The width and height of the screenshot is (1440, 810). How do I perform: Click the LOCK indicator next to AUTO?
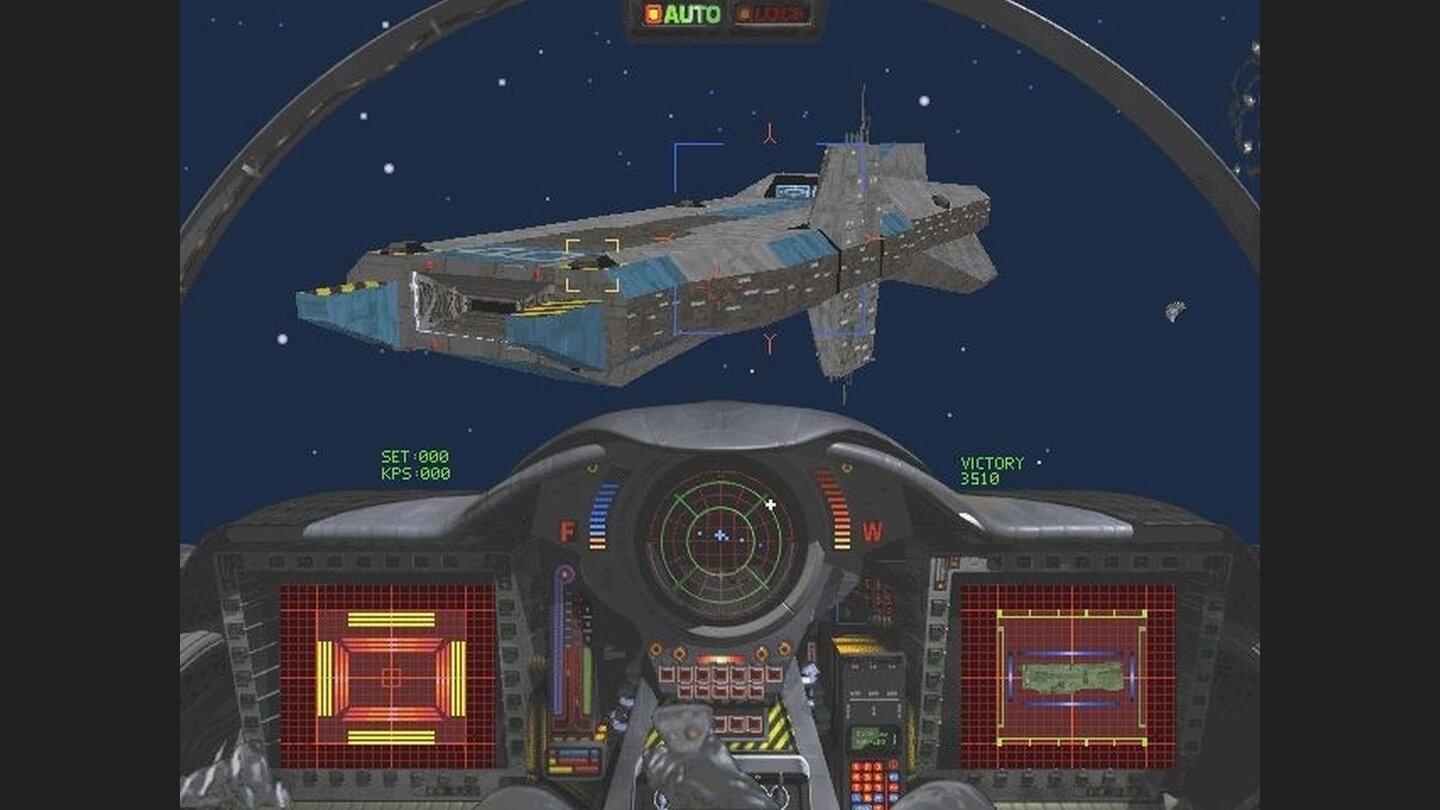point(773,14)
